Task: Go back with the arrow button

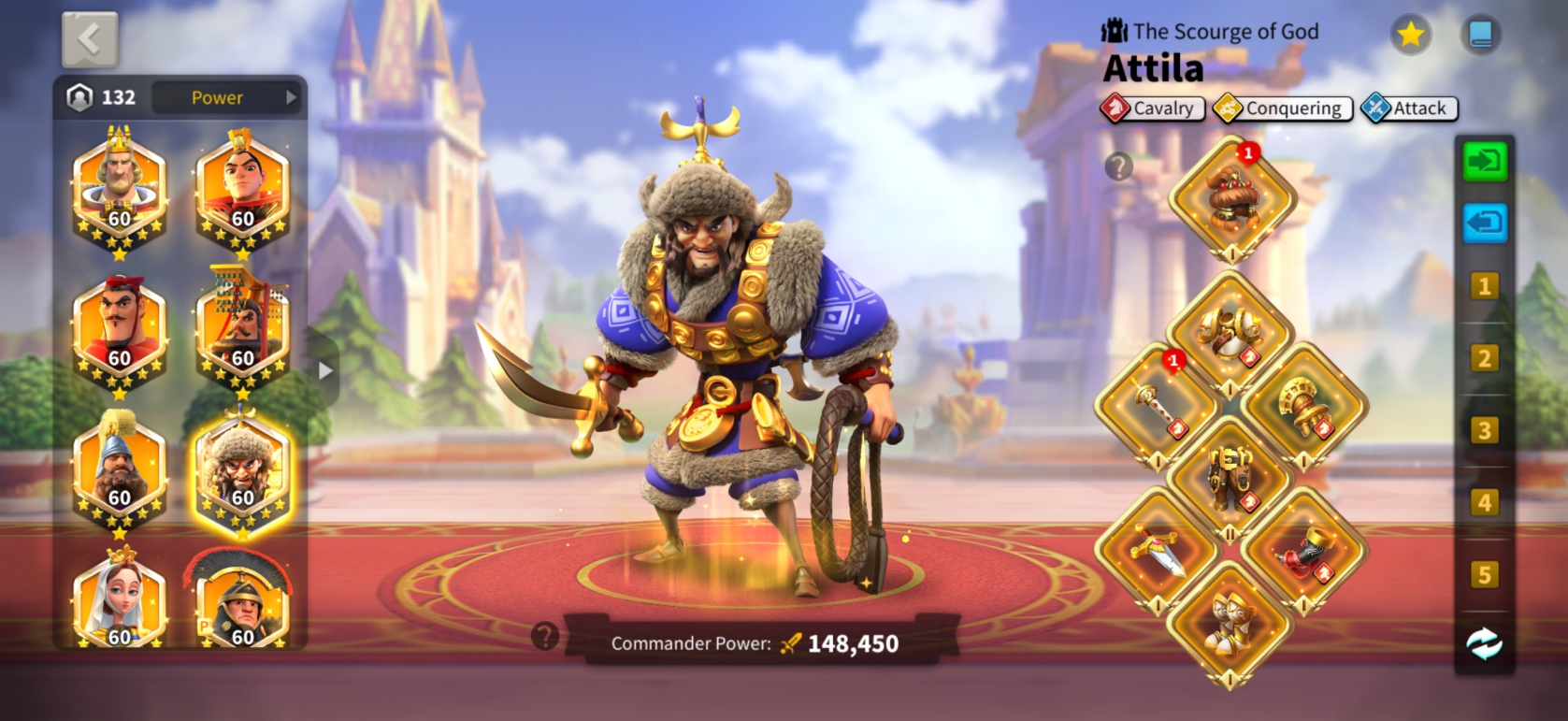Action: click(x=90, y=39)
